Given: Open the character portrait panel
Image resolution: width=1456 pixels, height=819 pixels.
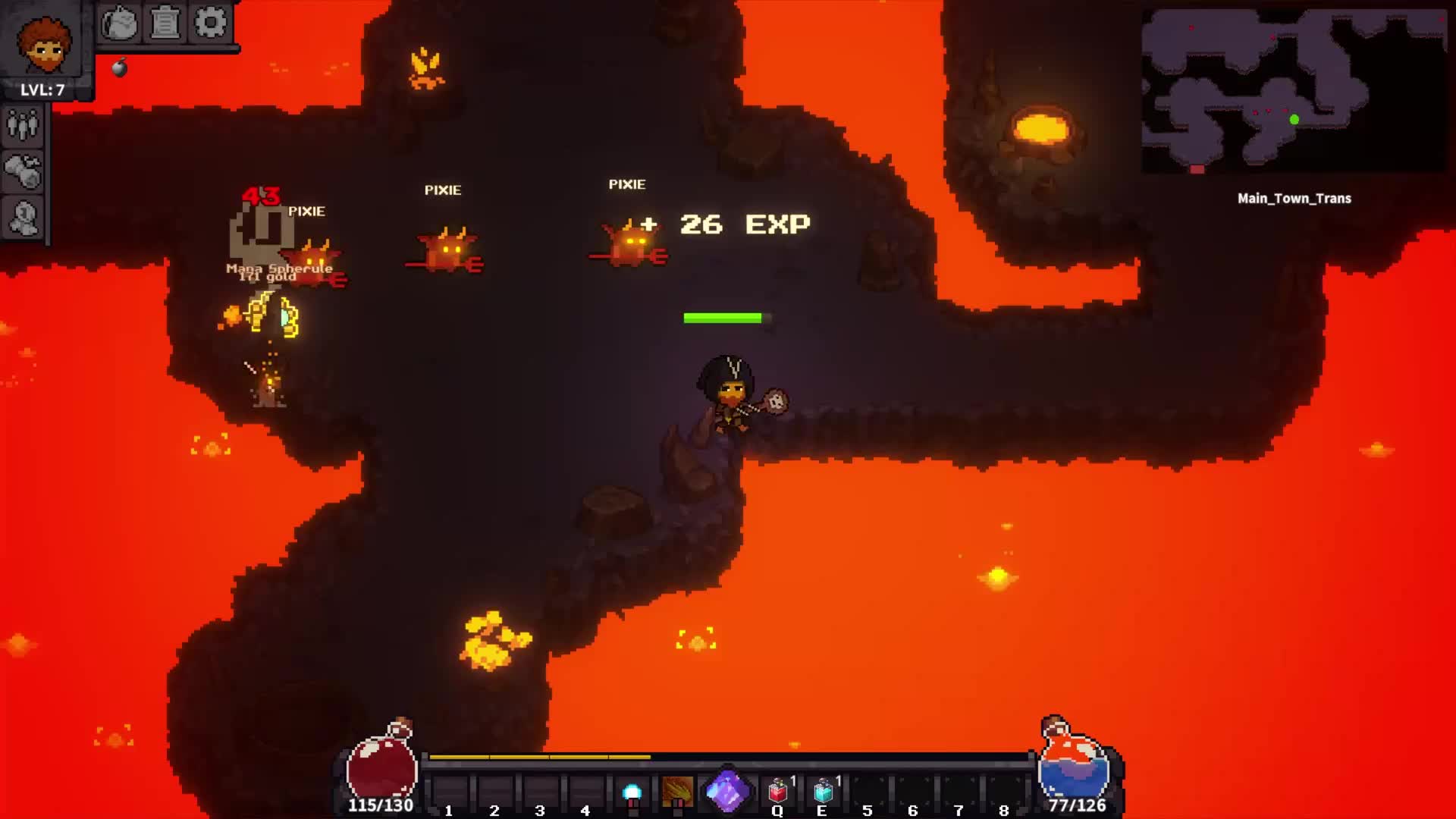Looking at the screenshot, I should click(x=44, y=44).
